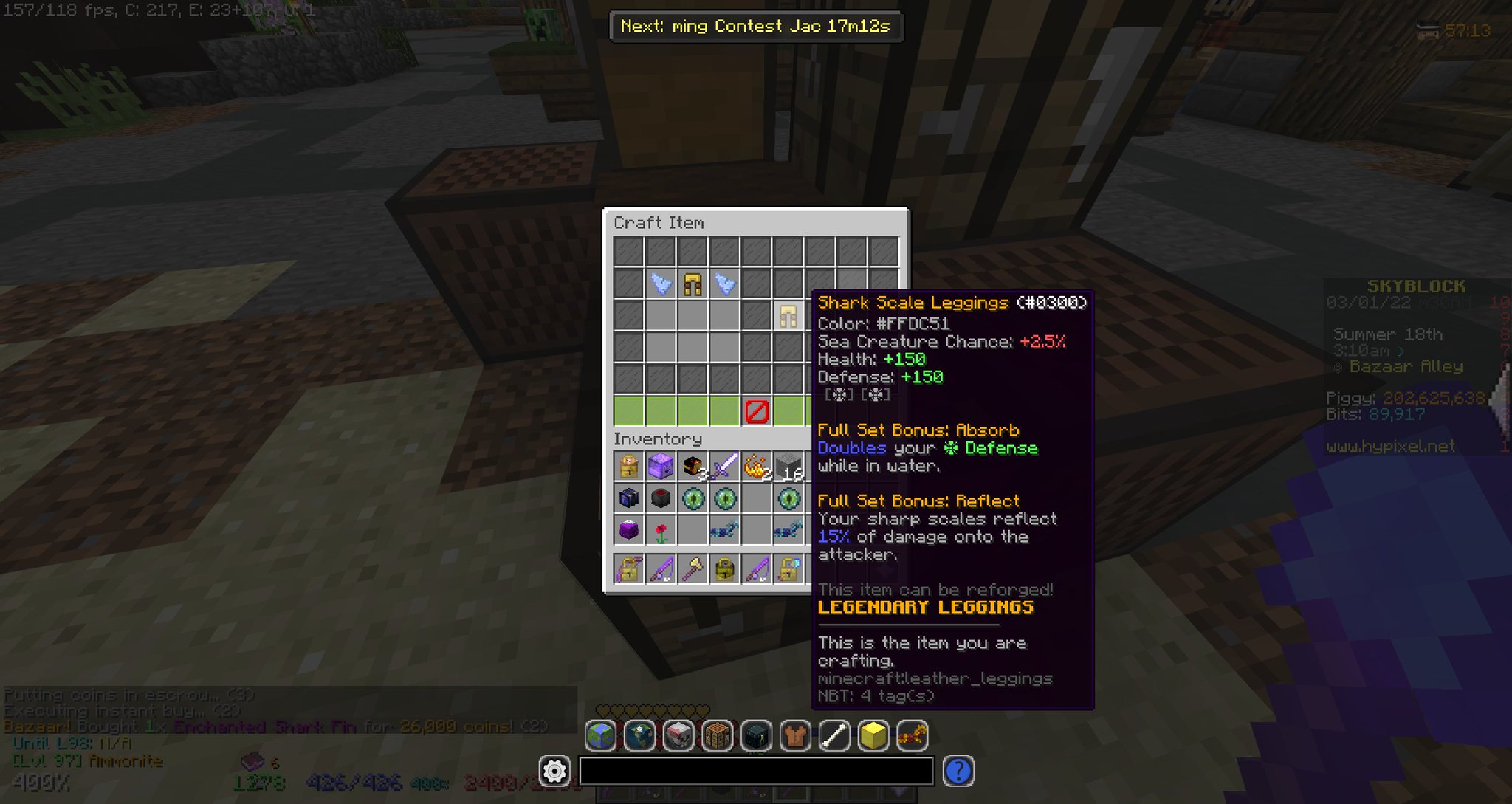Click the bone icon in the bottom menu
The image size is (1512, 804).
(x=834, y=735)
